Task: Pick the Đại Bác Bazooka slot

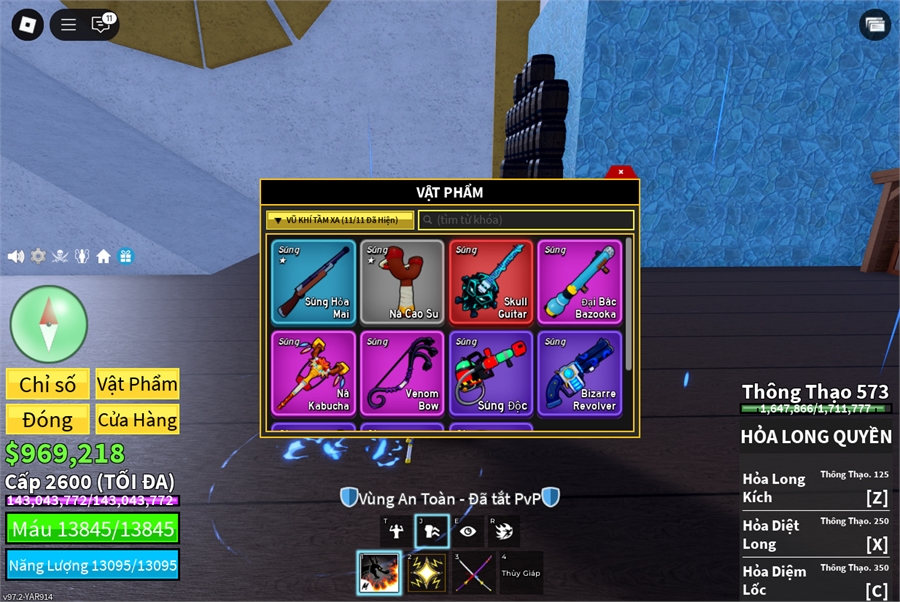Action: pos(579,281)
